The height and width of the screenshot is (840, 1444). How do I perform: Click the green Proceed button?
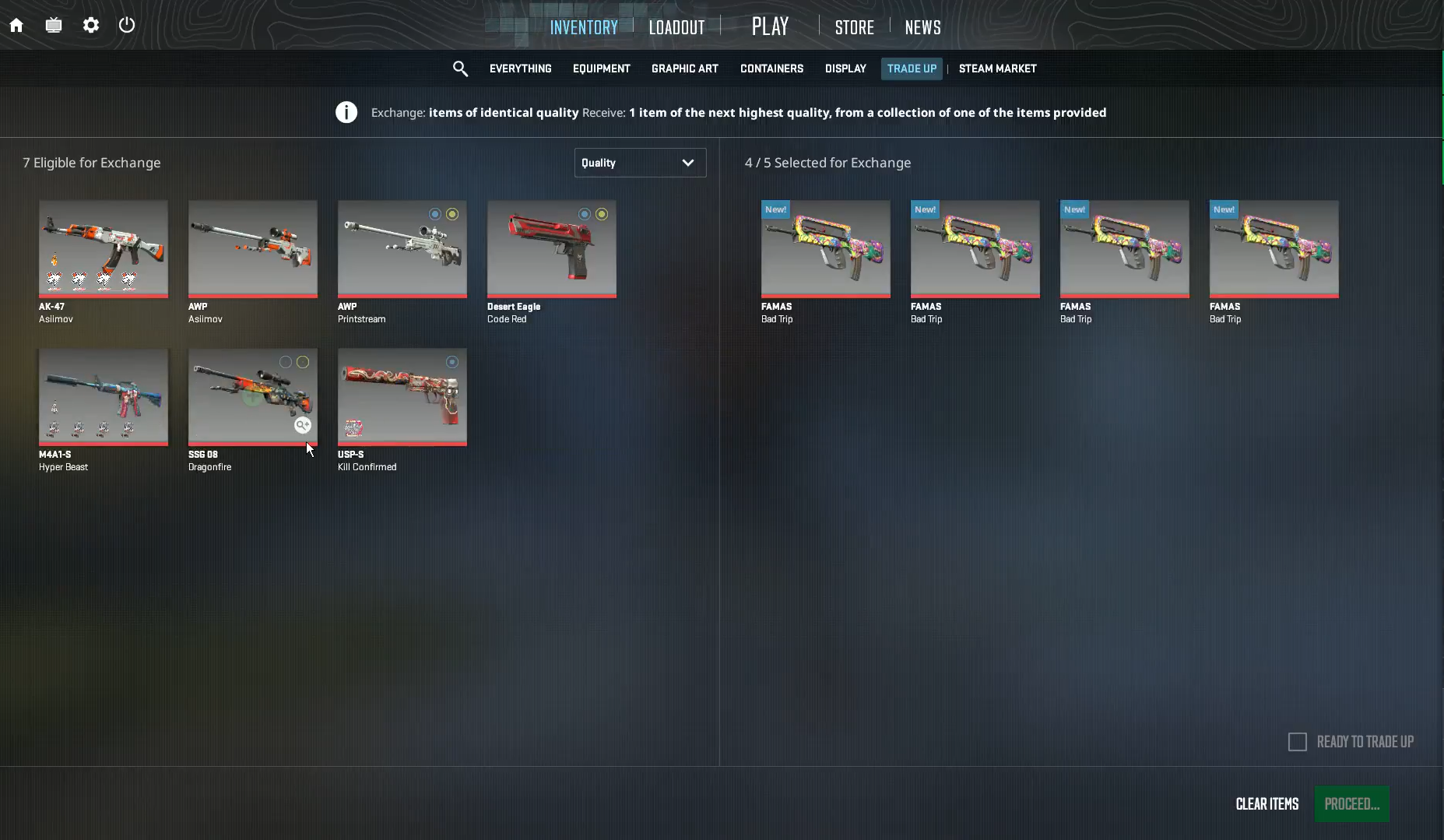(x=1351, y=804)
